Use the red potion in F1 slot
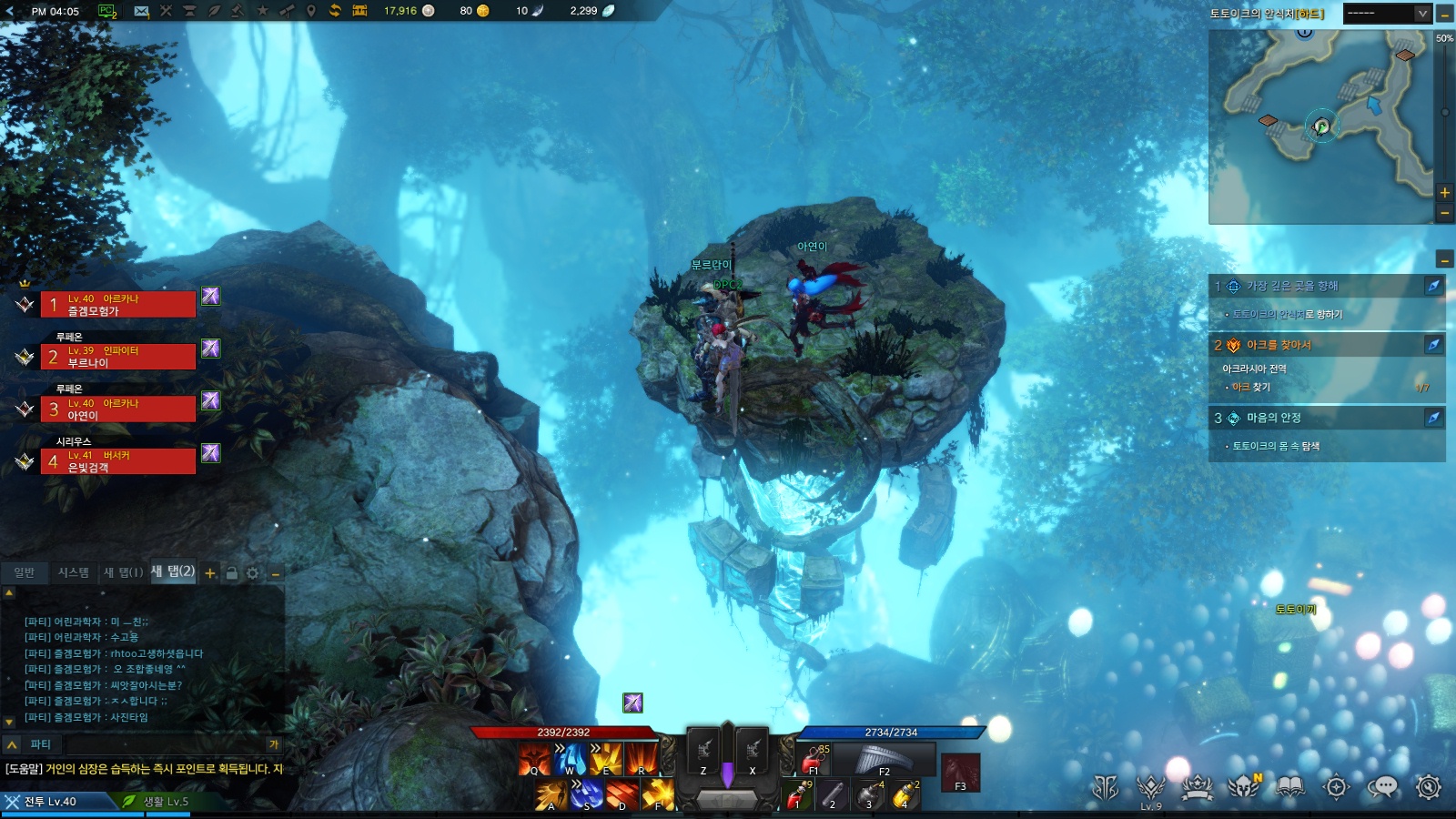Viewport: 1456px width, 819px height. (x=814, y=759)
